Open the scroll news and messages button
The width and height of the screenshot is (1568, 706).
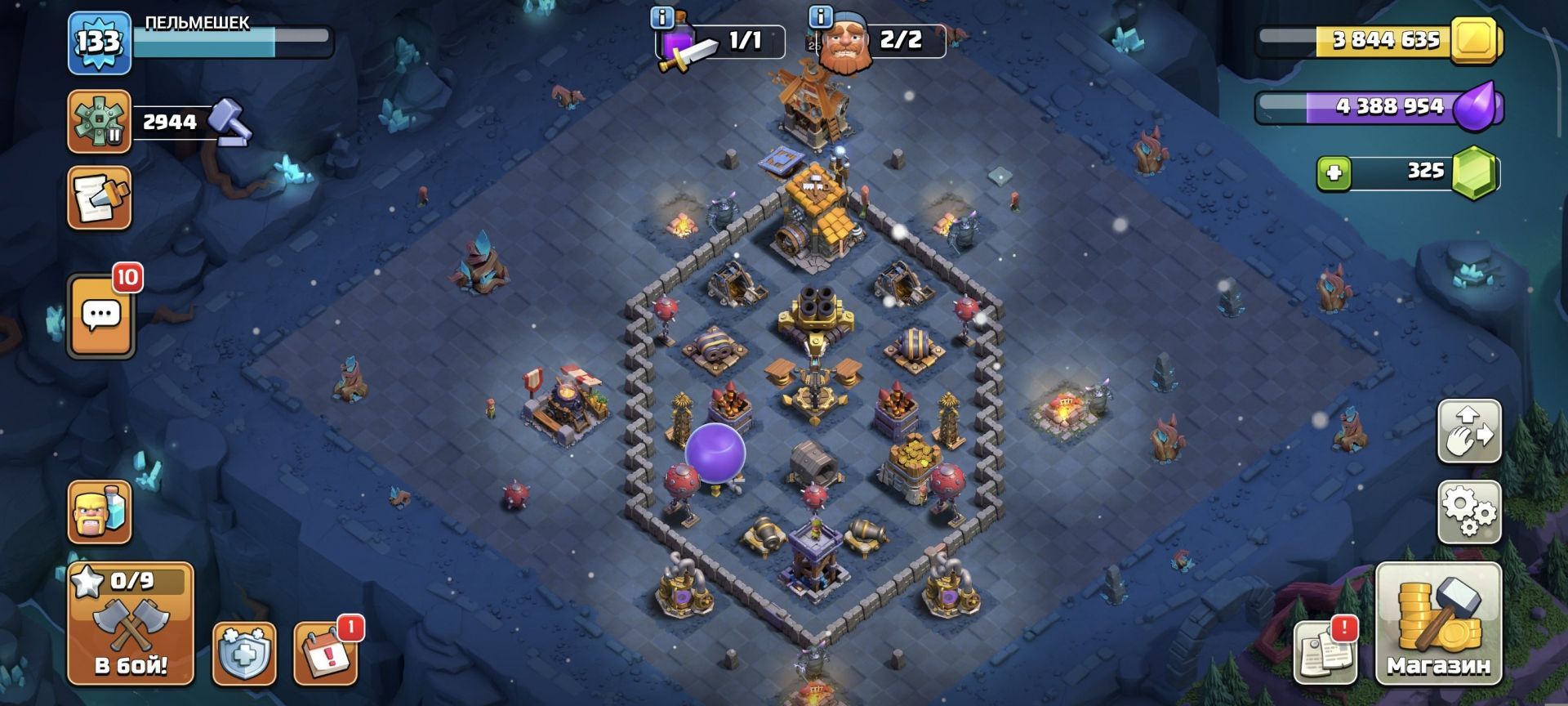(100, 198)
